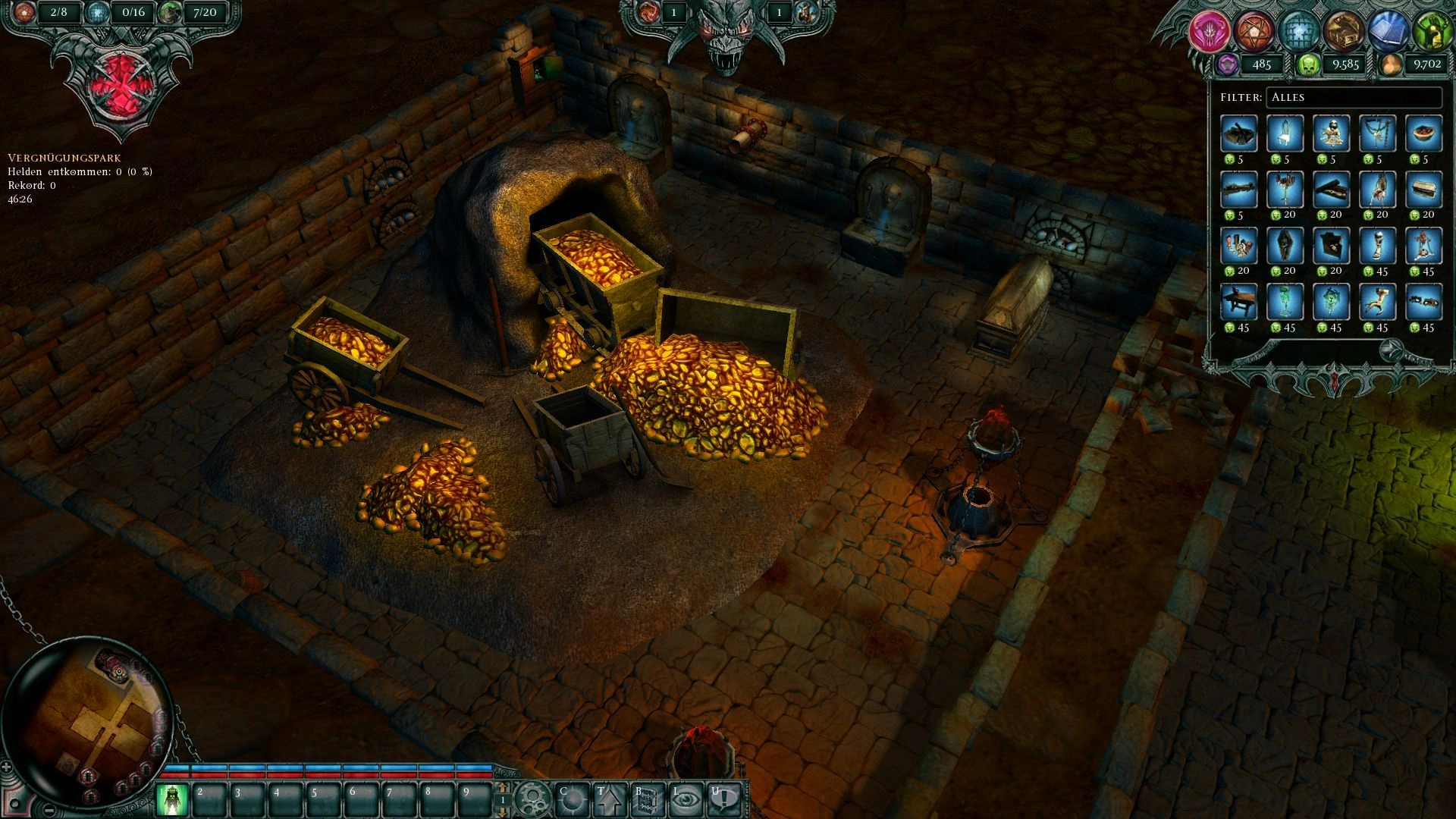Open the upward arrow T button
Image resolution: width=1456 pixels, height=819 pixels.
(608, 799)
